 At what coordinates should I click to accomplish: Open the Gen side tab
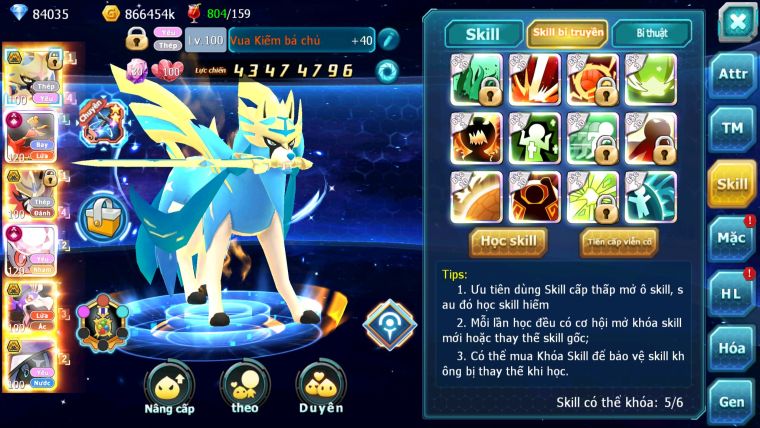click(x=733, y=401)
